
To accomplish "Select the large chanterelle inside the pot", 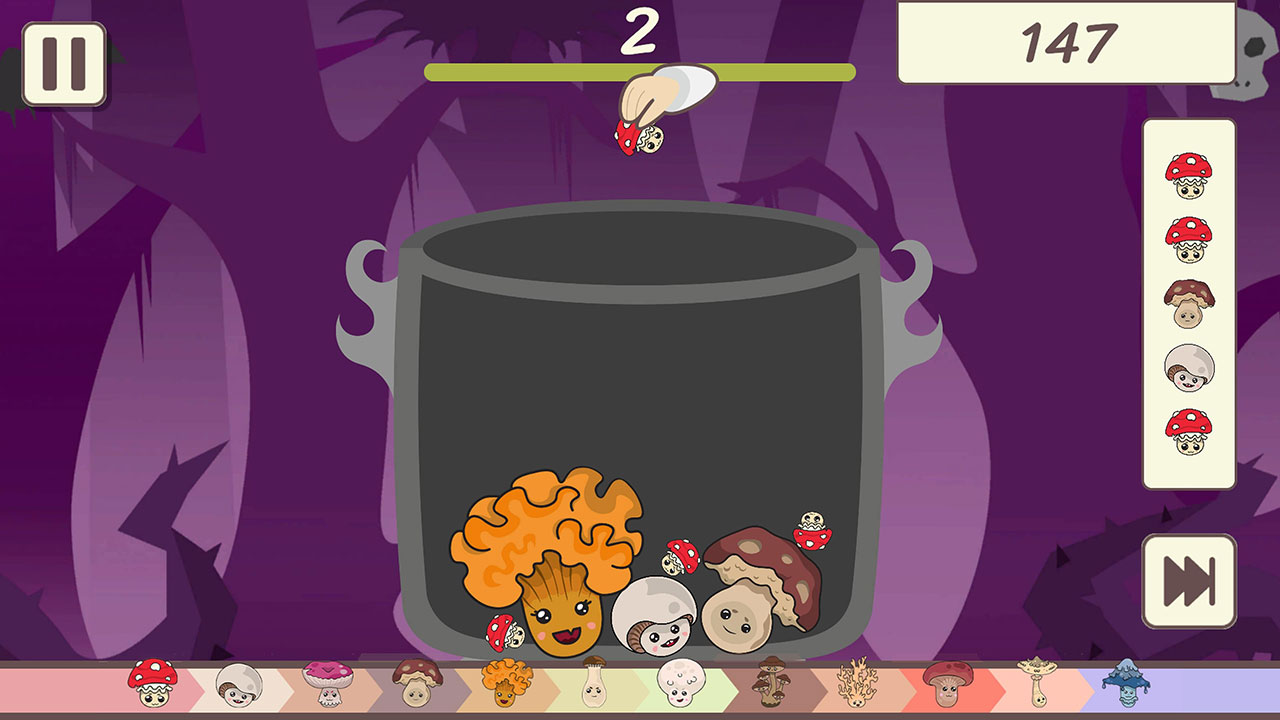I will (x=550, y=560).
